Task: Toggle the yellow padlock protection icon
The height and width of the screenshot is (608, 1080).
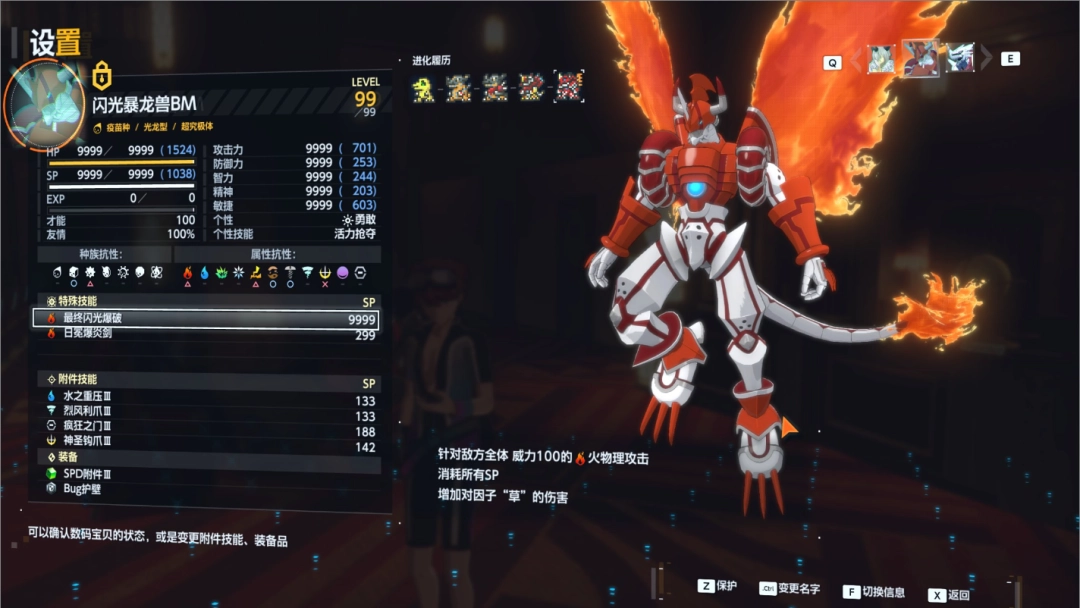Action: click(102, 75)
